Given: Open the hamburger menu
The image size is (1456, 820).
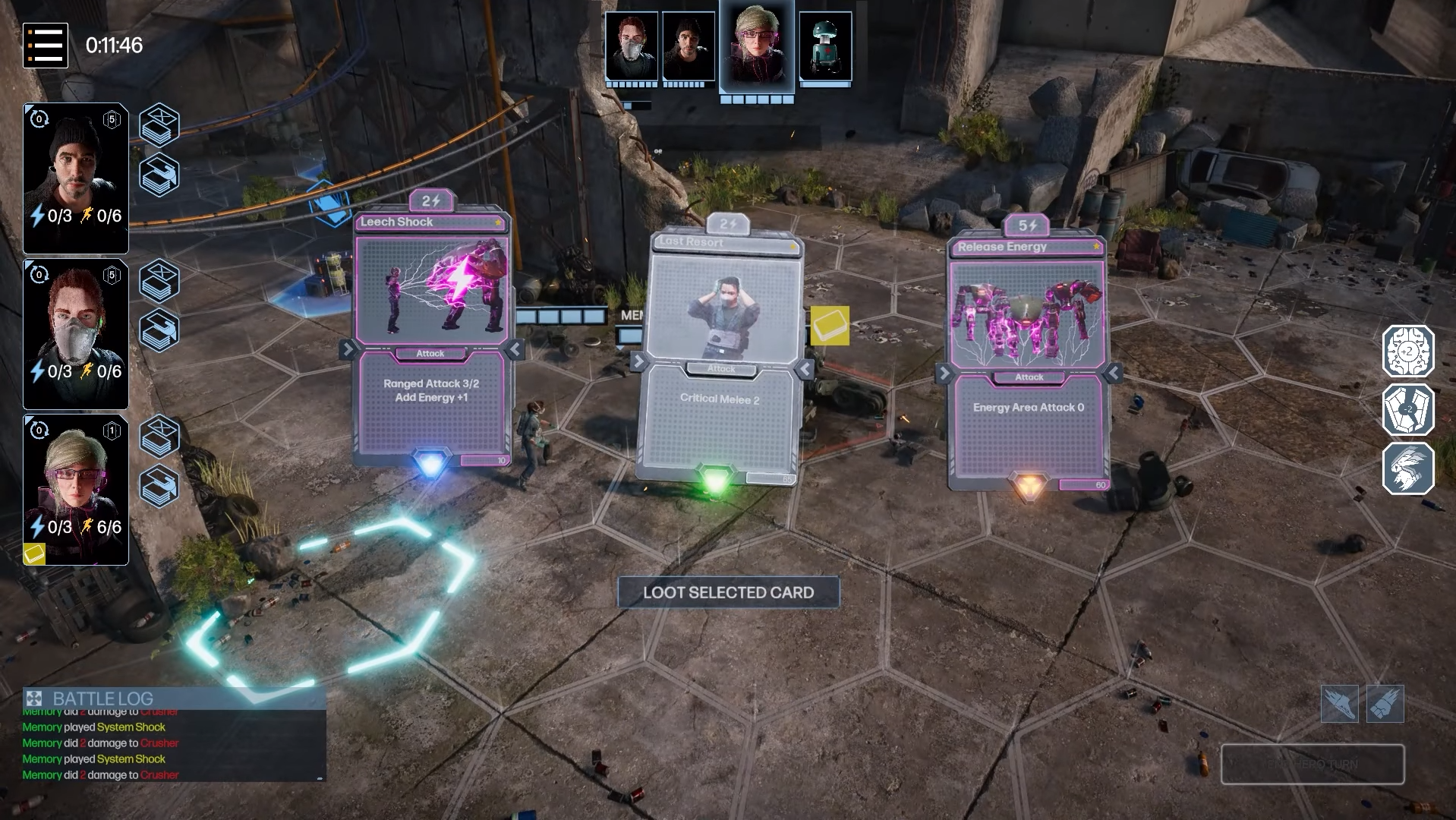Looking at the screenshot, I should point(46,46).
